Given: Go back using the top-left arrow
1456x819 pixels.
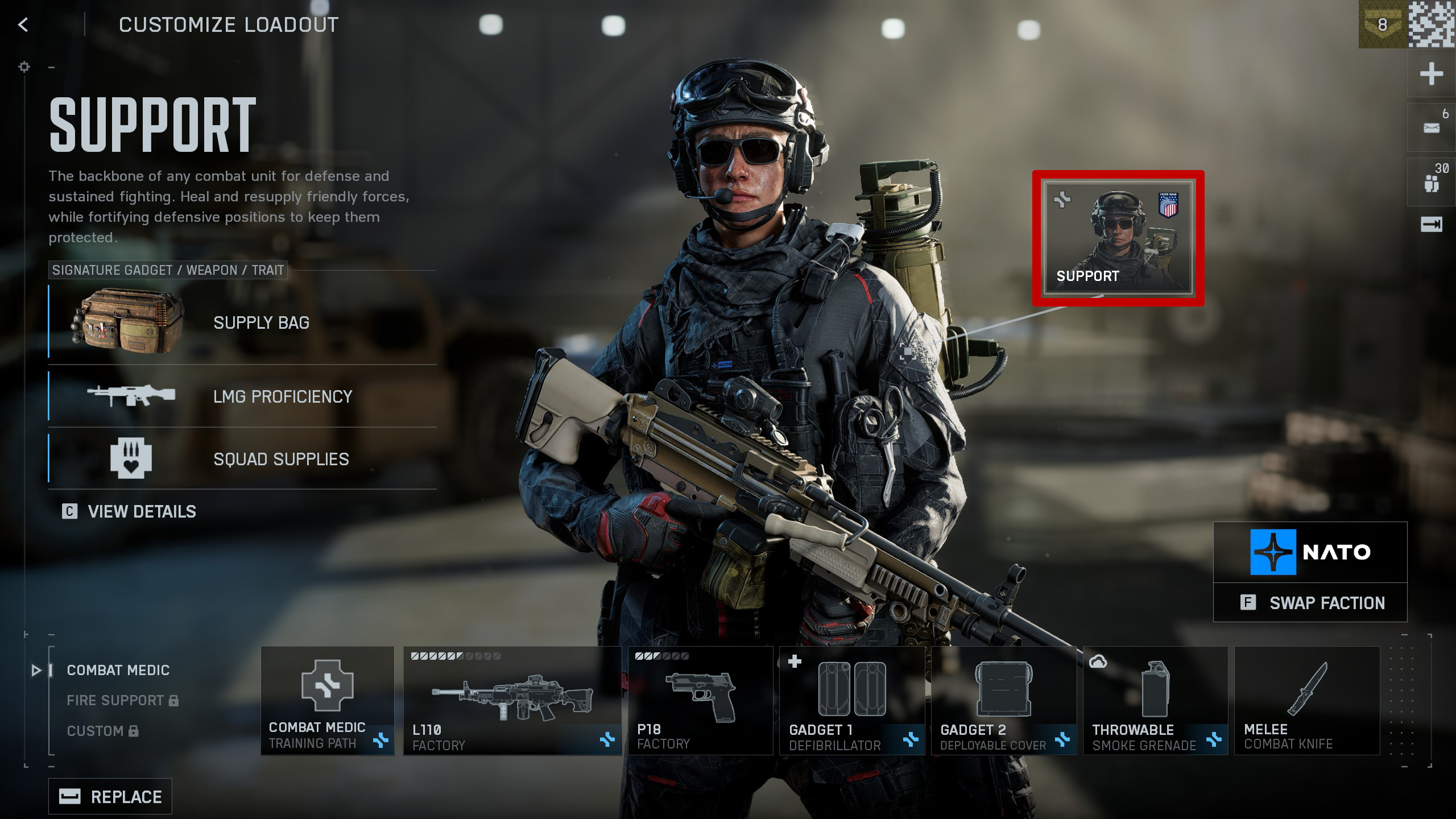Looking at the screenshot, I should [x=23, y=24].
